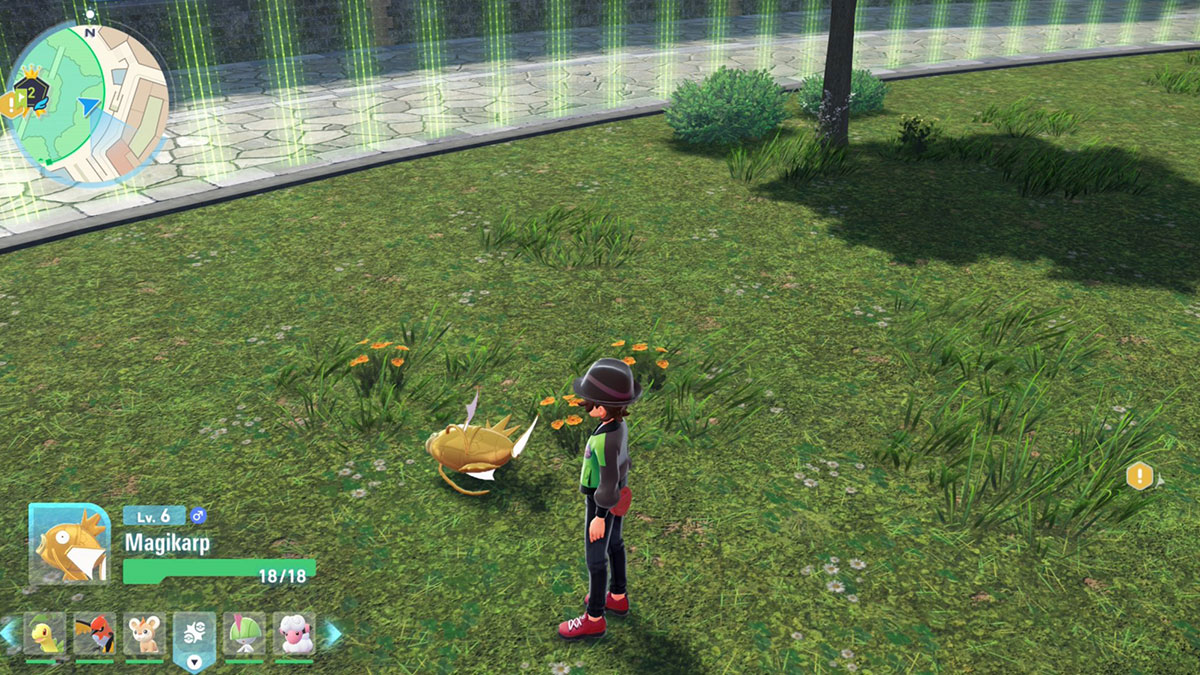
Task: Select the golden Magikarp portrait
Action: (x=70, y=543)
